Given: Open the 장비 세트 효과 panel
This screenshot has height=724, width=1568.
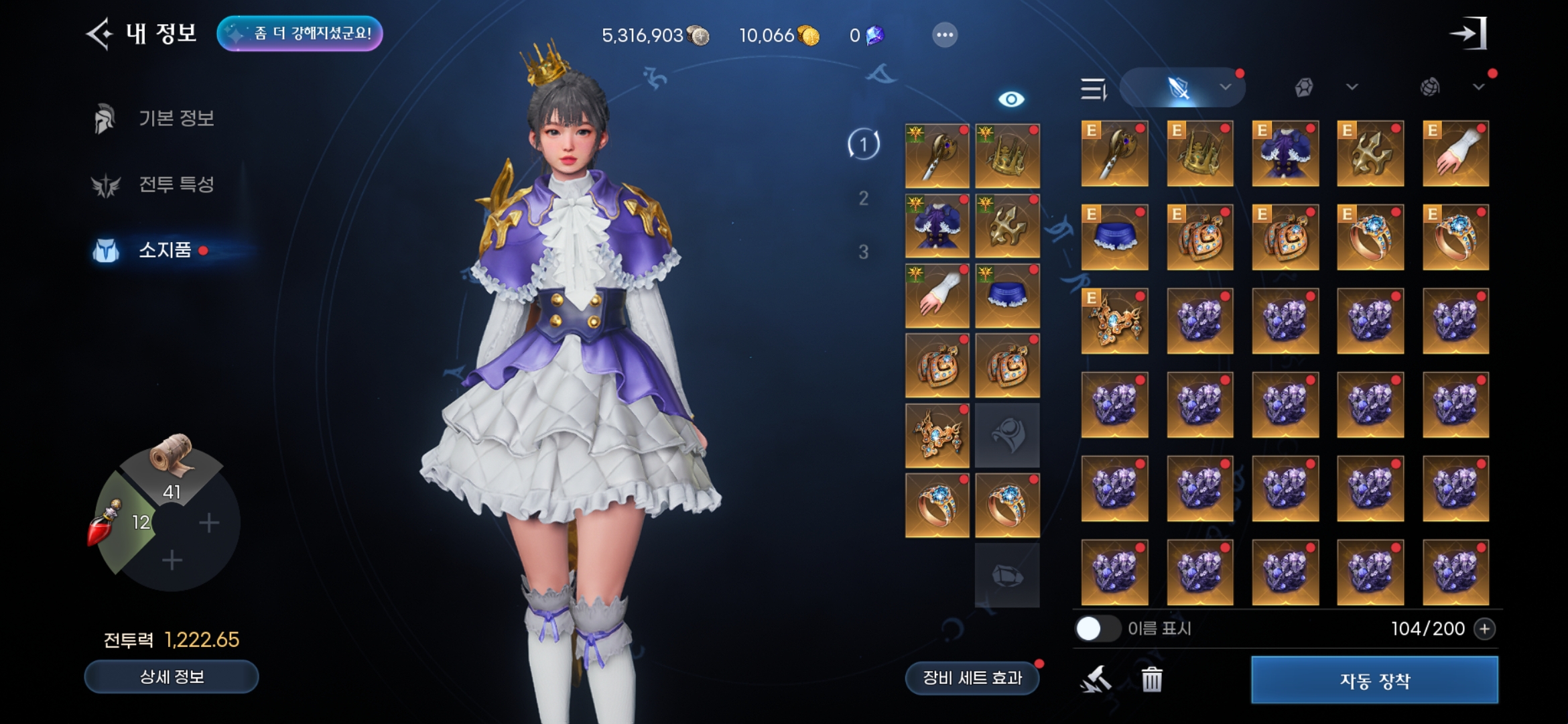Looking at the screenshot, I should (x=972, y=678).
